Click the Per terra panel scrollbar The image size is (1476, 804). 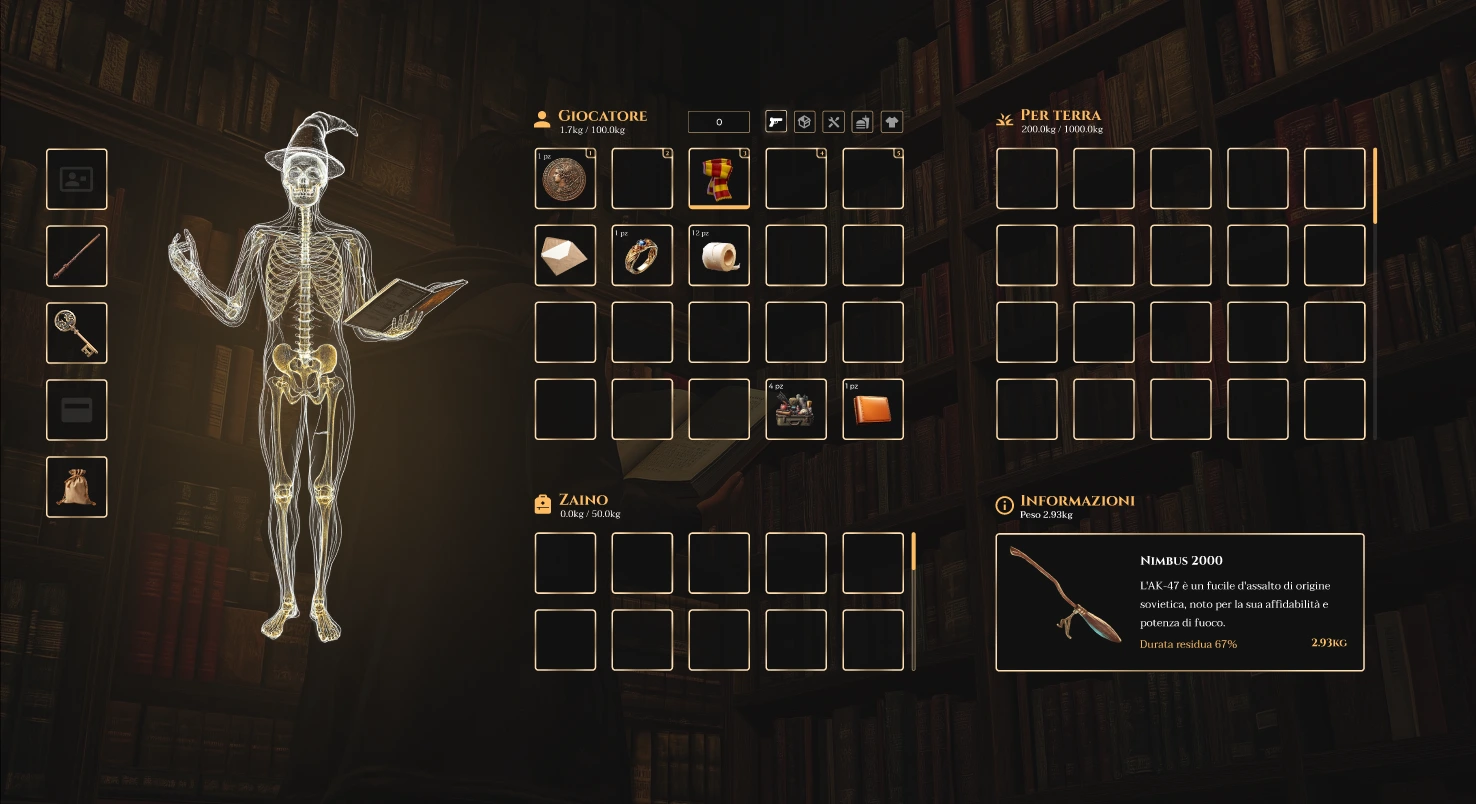click(x=1378, y=185)
